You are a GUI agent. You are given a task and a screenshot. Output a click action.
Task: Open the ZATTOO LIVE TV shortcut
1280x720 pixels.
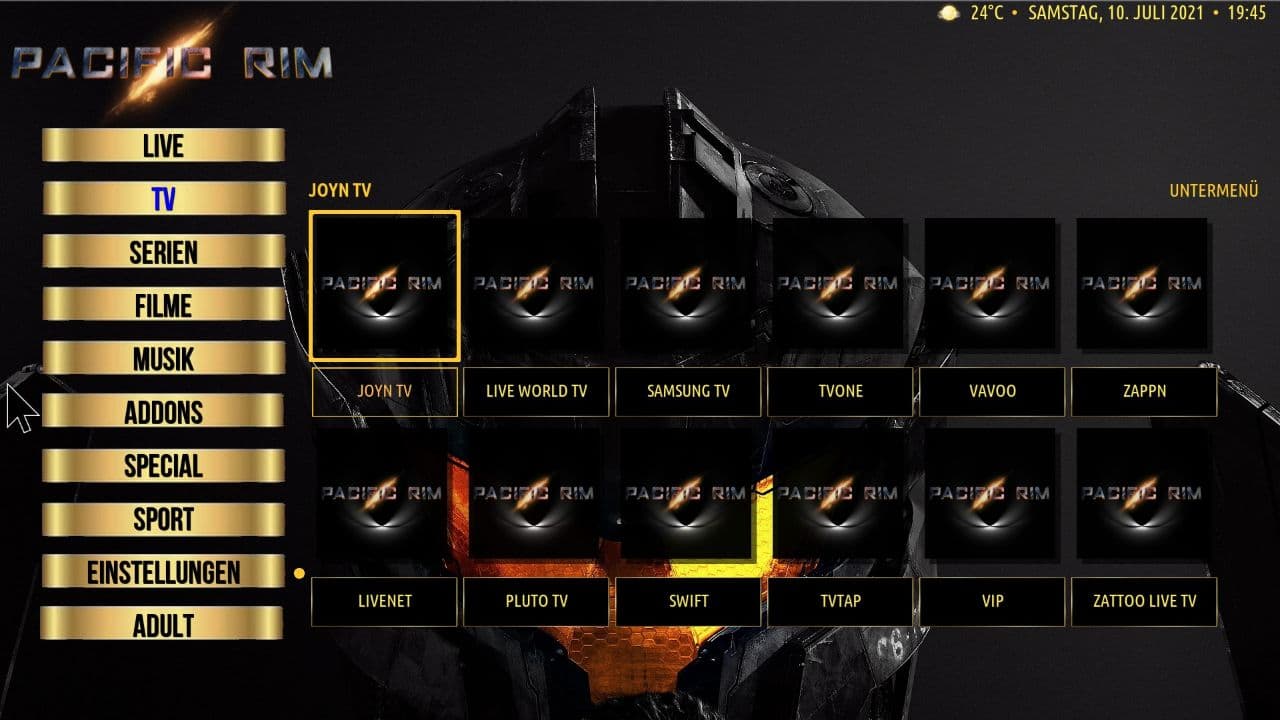(1144, 601)
